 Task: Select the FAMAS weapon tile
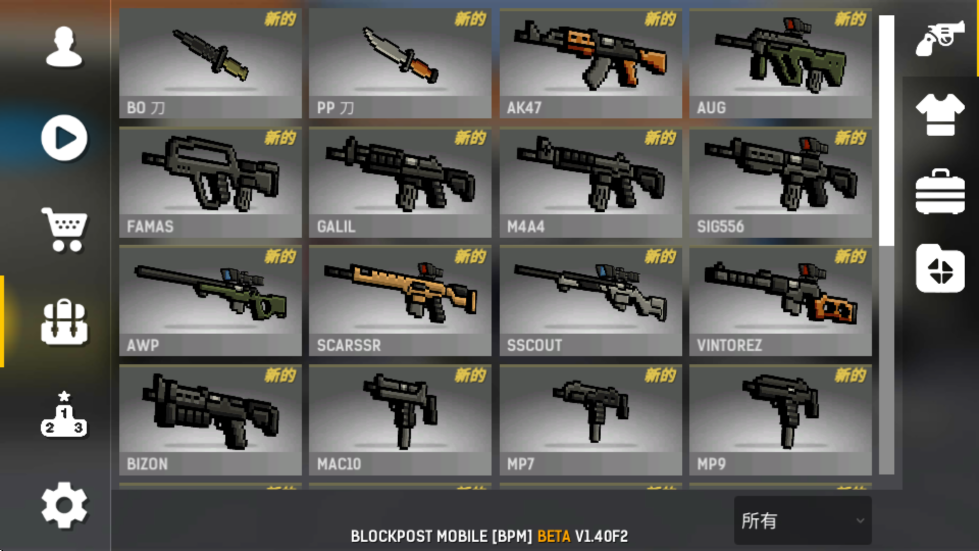click(x=210, y=182)
